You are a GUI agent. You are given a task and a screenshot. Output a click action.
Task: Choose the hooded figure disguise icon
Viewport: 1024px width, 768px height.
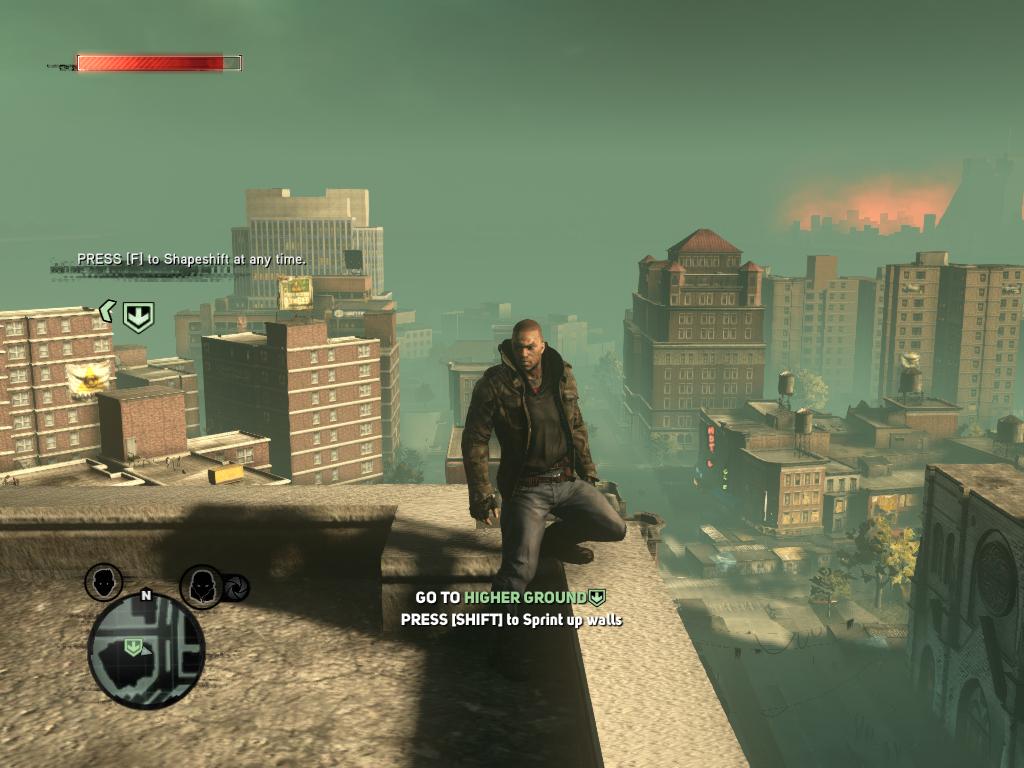(201, 585)
